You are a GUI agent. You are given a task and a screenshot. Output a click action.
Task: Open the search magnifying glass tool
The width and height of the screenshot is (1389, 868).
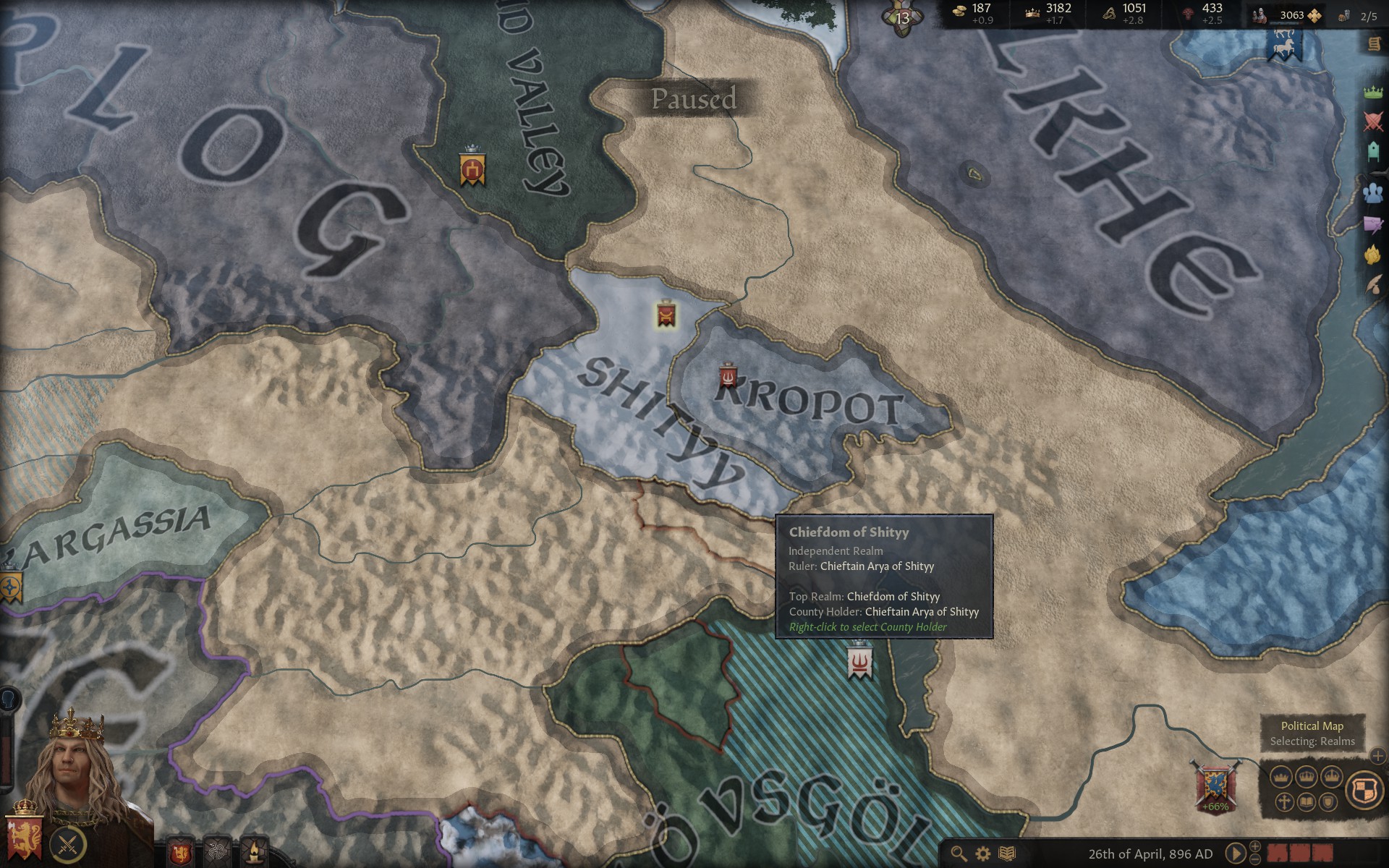tap(958, 854)
